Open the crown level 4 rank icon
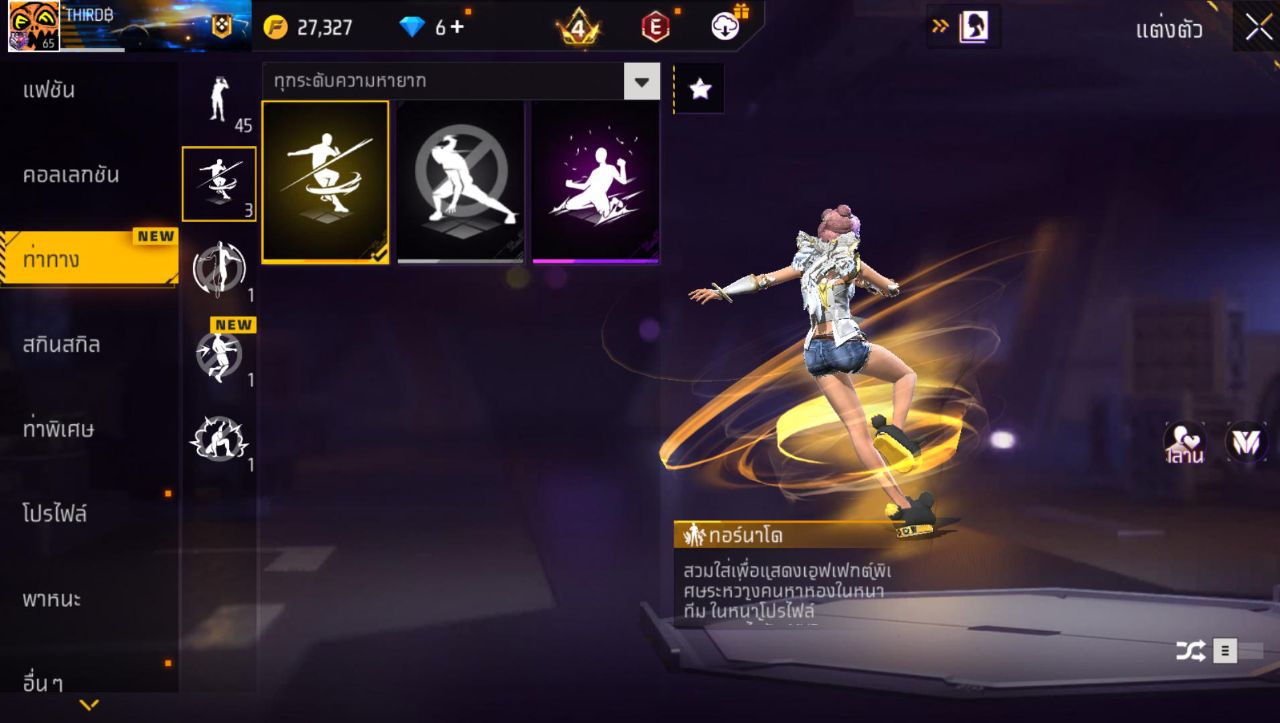 pyautogui.click(x=575, y=27)
